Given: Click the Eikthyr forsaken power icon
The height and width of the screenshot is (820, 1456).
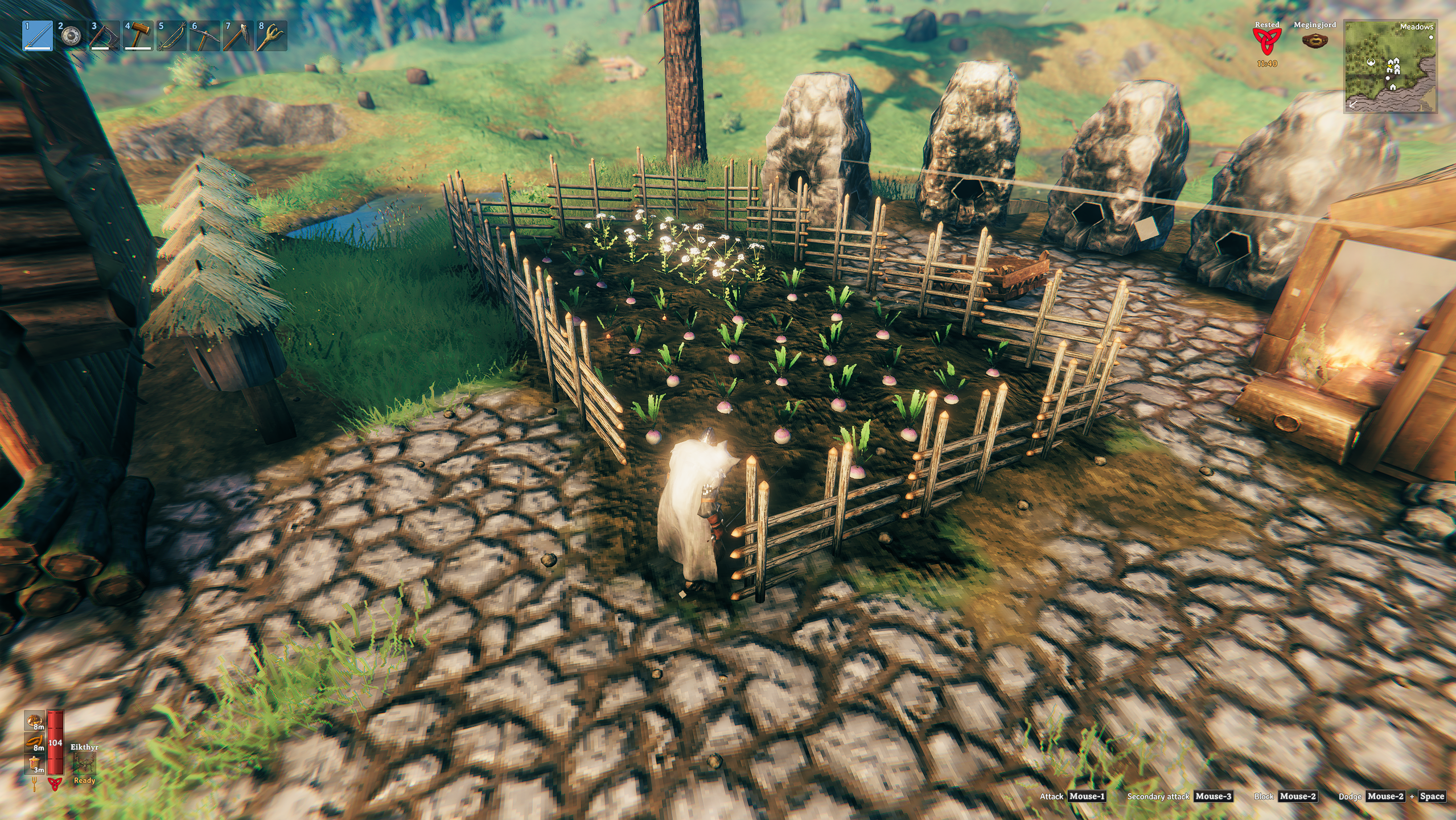Looking at the screenshot, I should coord(84,764).
